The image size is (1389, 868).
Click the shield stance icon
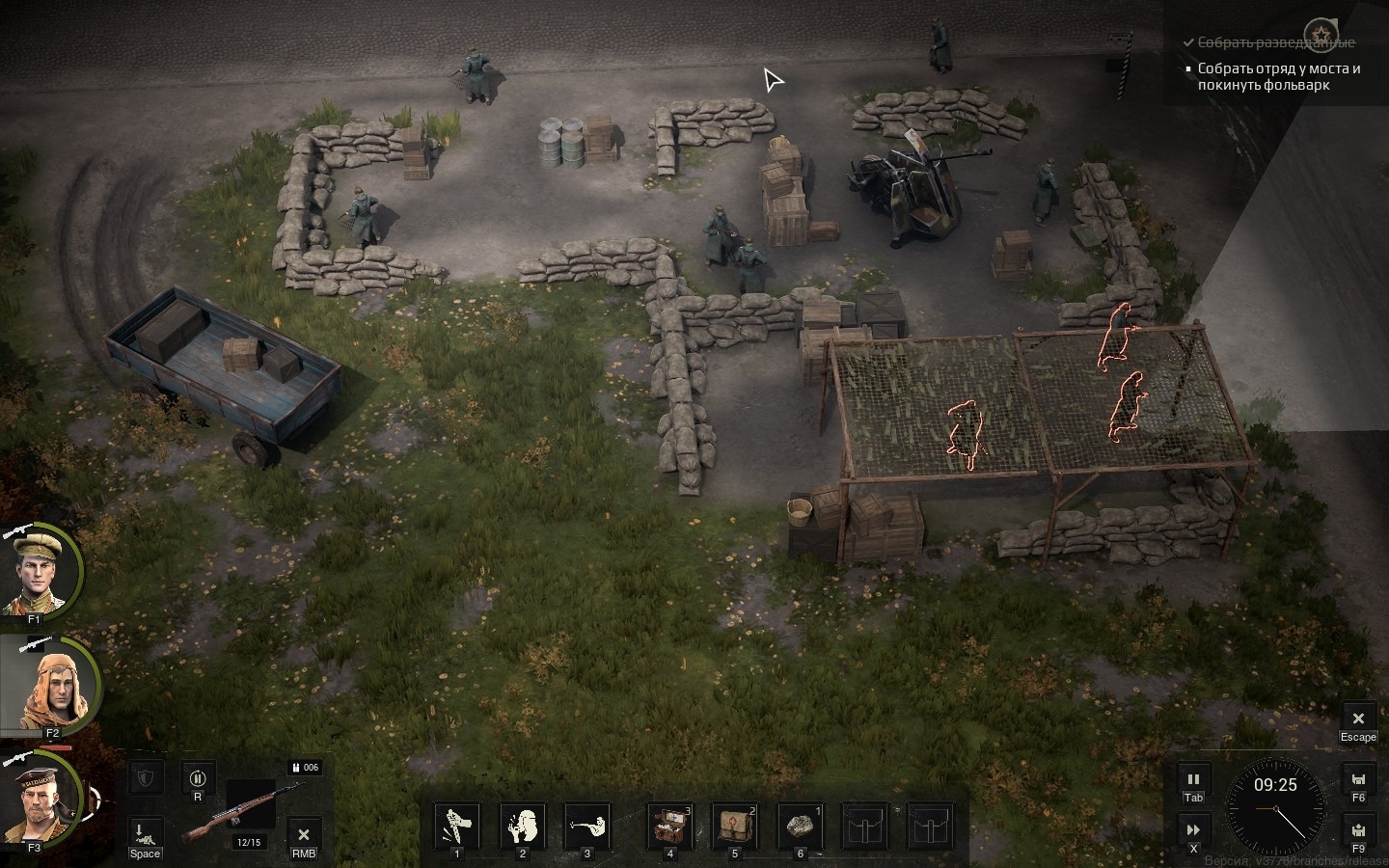point(146,777)
